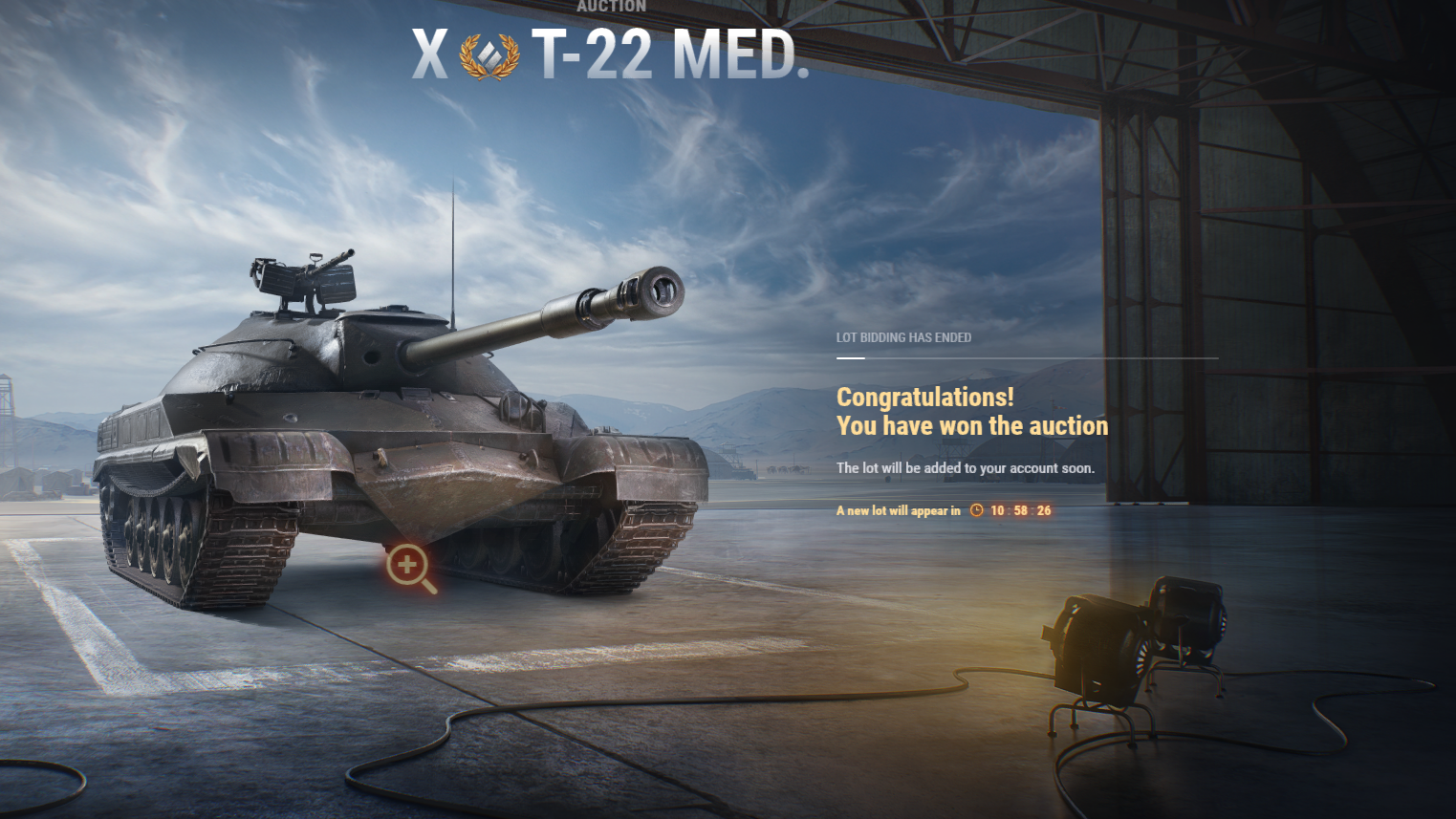Select the clock icon beside the countdown
This screenshot has width=1456, height=819.
[x=974, y=510]
